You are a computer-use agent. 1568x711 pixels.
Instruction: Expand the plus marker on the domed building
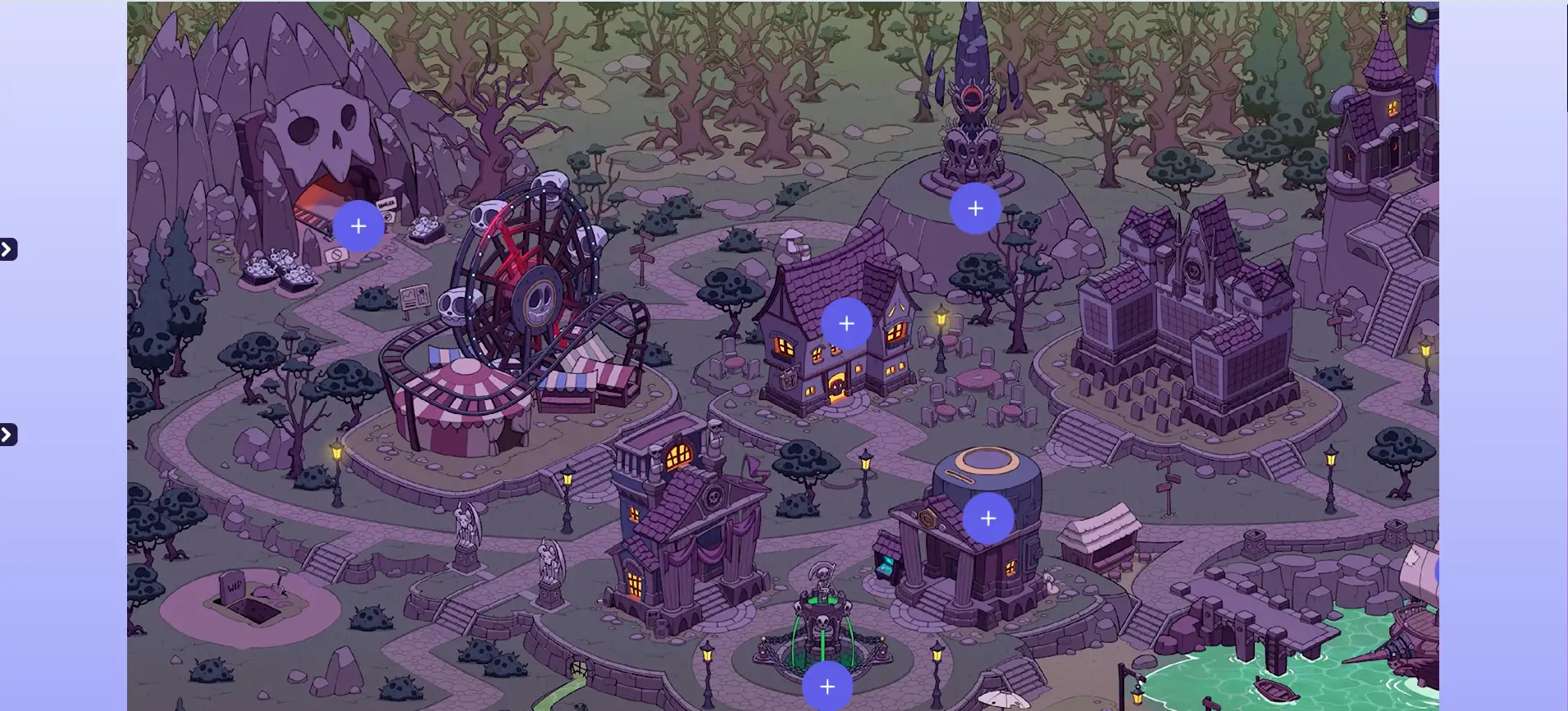(988, 518)
